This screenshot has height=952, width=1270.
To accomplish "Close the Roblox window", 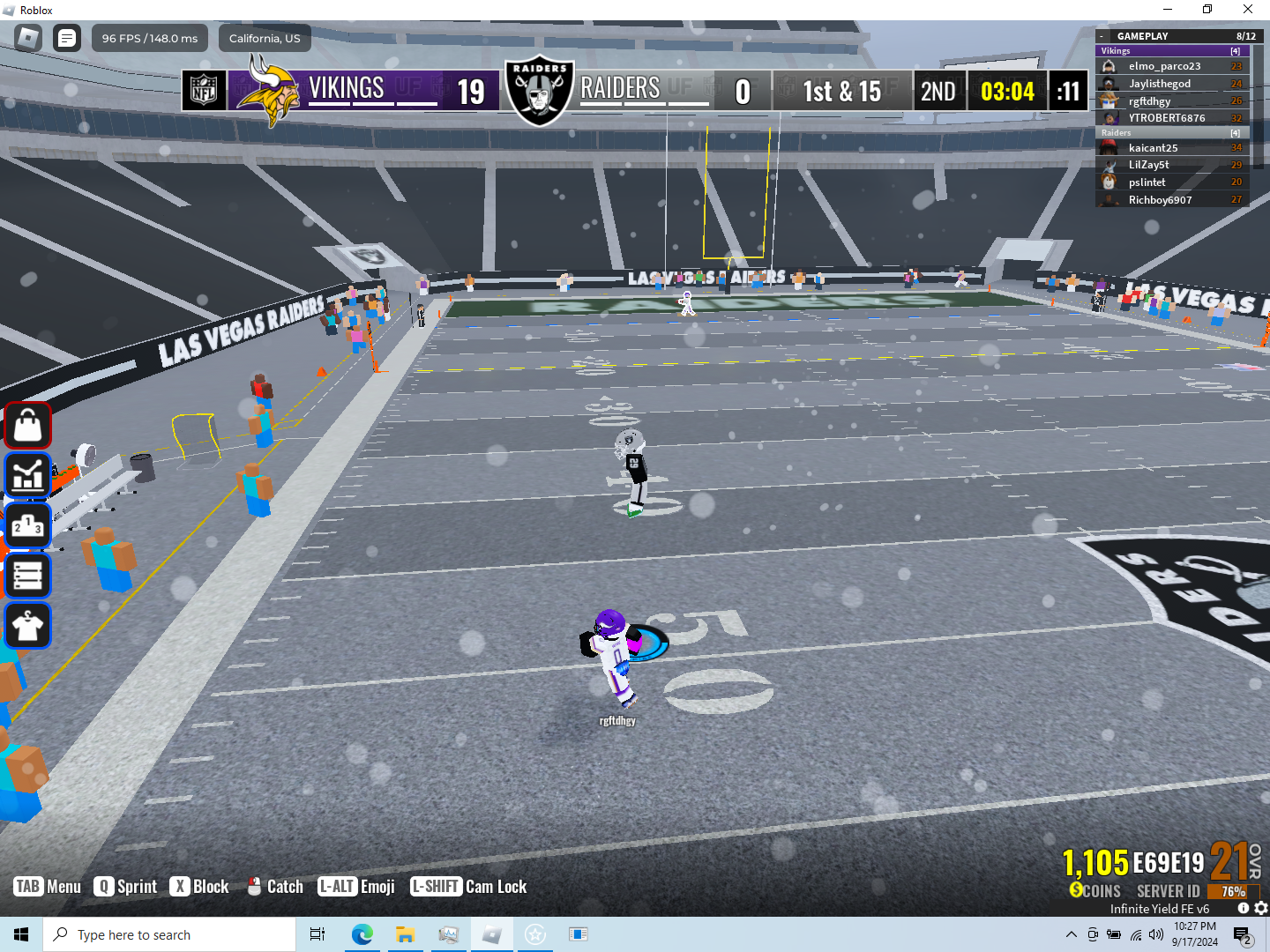I will 1248,10.
